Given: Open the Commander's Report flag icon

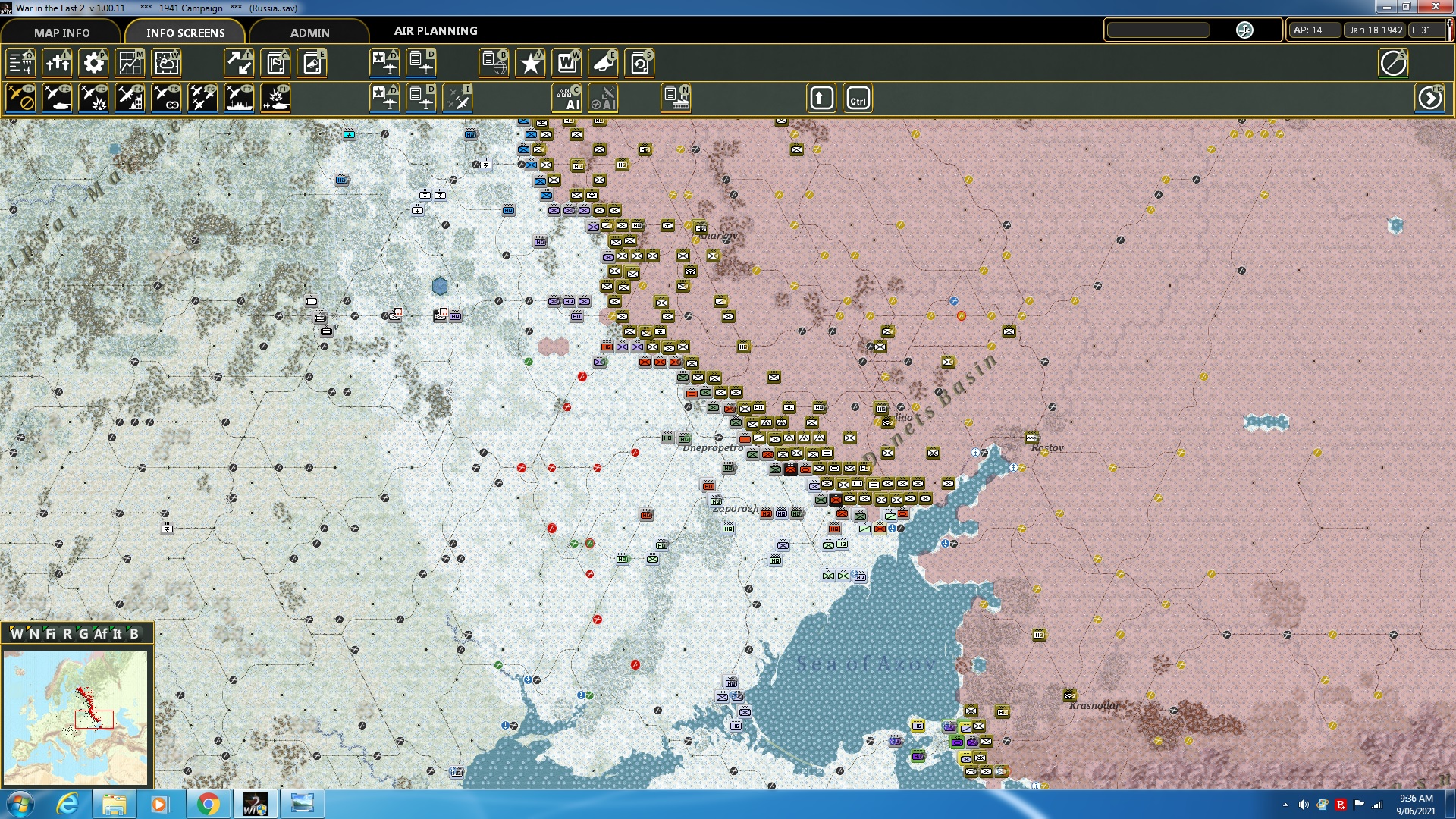Looking at the screenshot, I should pyautogui.click(x=275, y=63).
